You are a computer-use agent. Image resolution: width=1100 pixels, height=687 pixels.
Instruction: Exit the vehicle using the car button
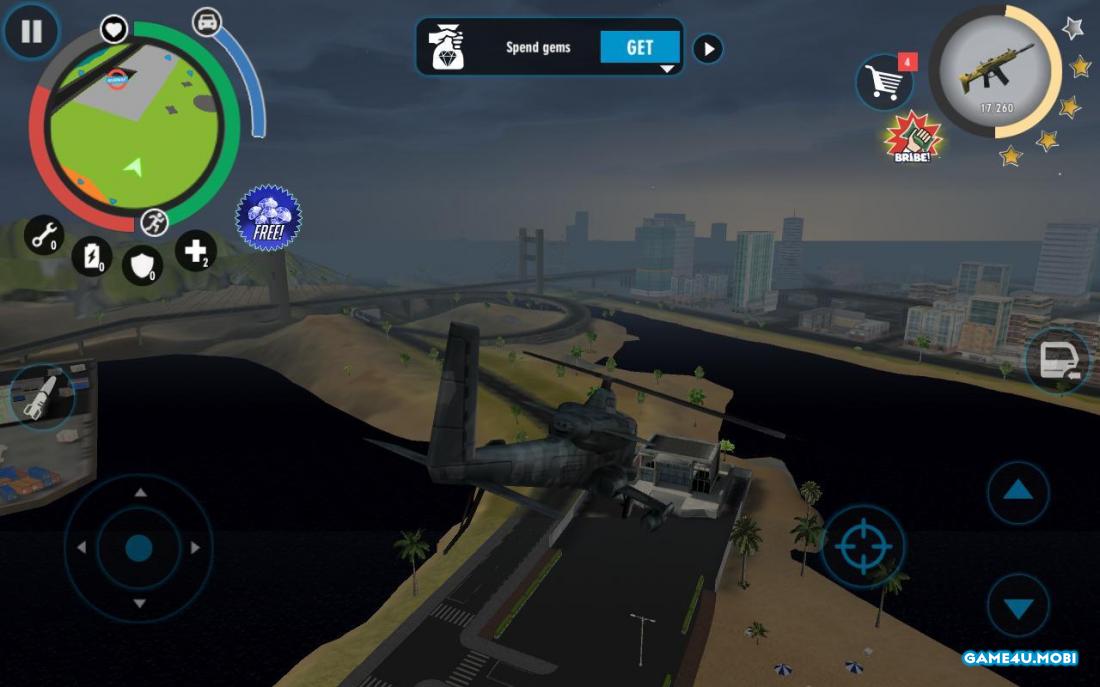pyautogui.click(x=1058, y=361)
